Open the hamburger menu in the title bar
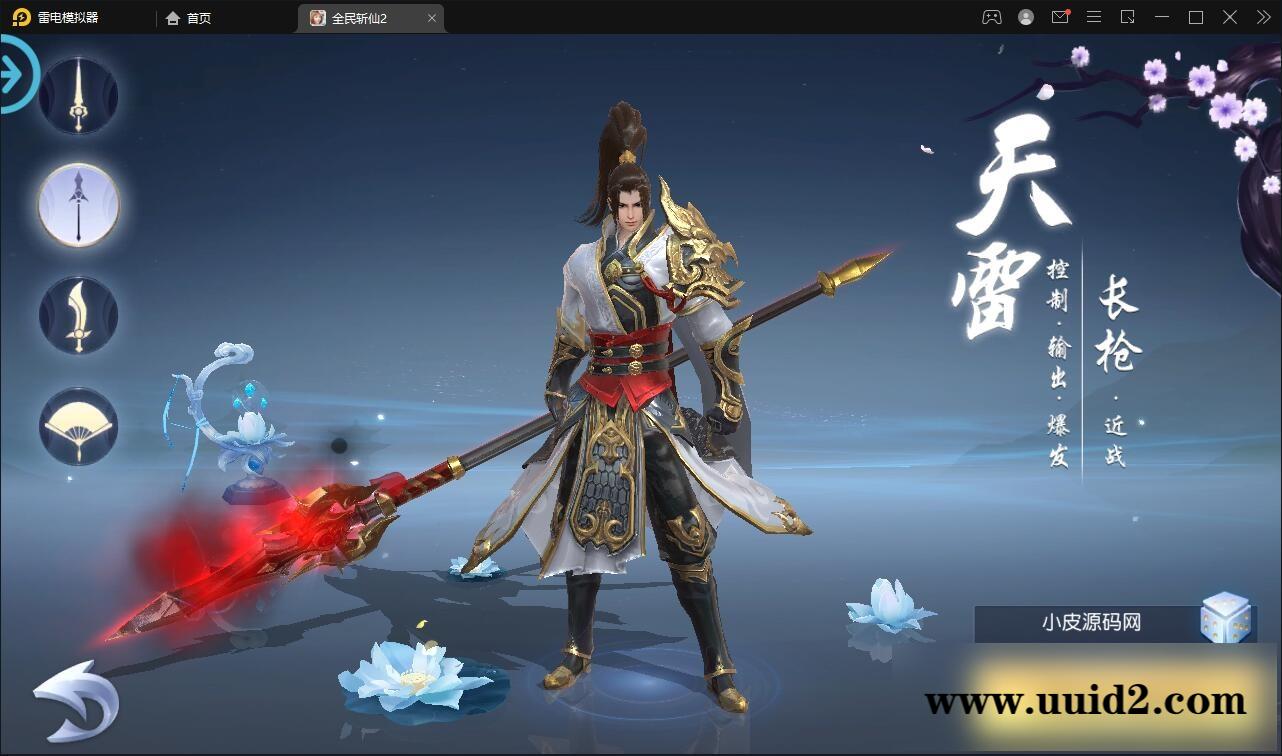Viewport: 1282px width, 756px height. coord(1094,17)
